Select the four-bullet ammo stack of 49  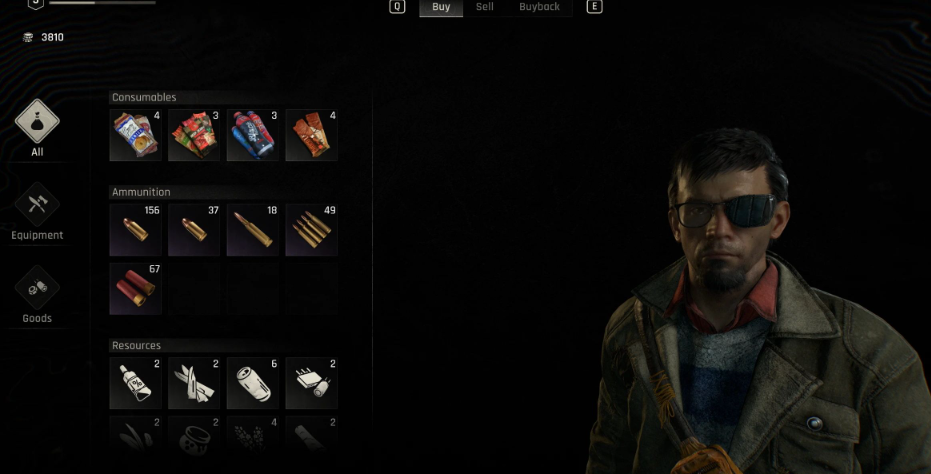coord(311,230)
